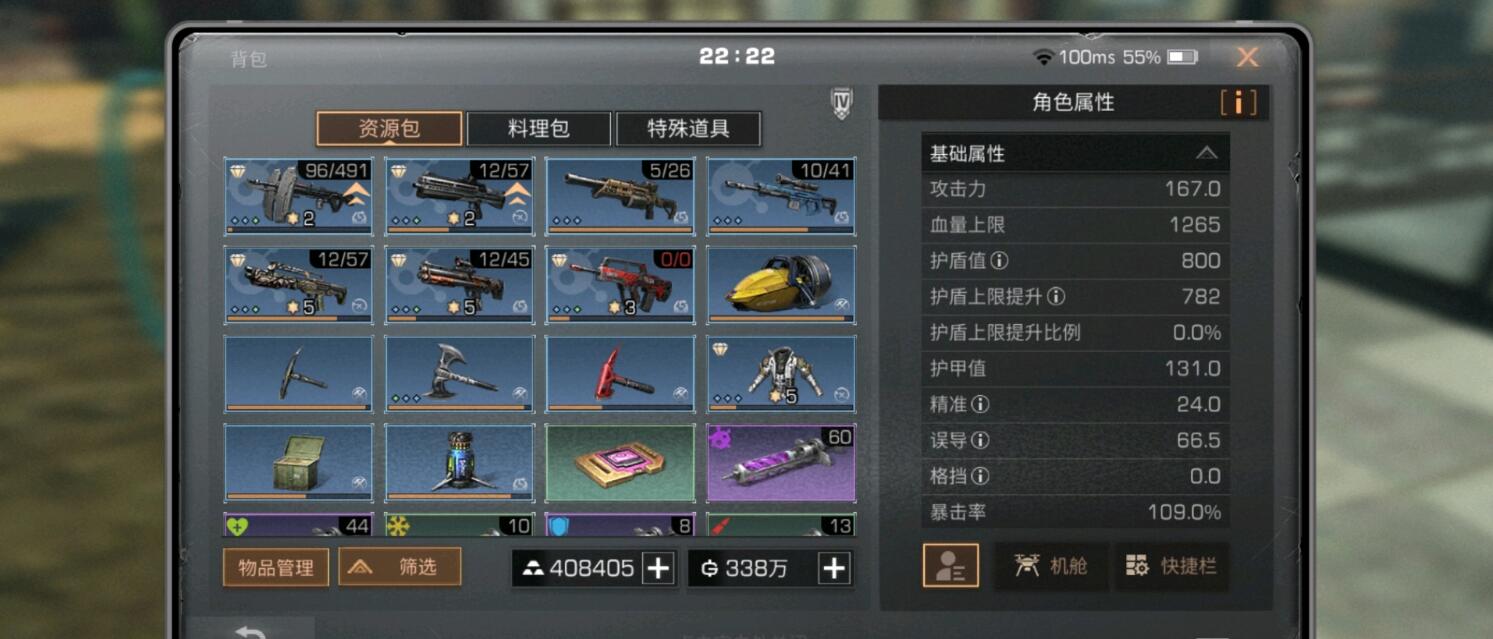
Task: Open 物品管理 item management
Action: (275, 567)
